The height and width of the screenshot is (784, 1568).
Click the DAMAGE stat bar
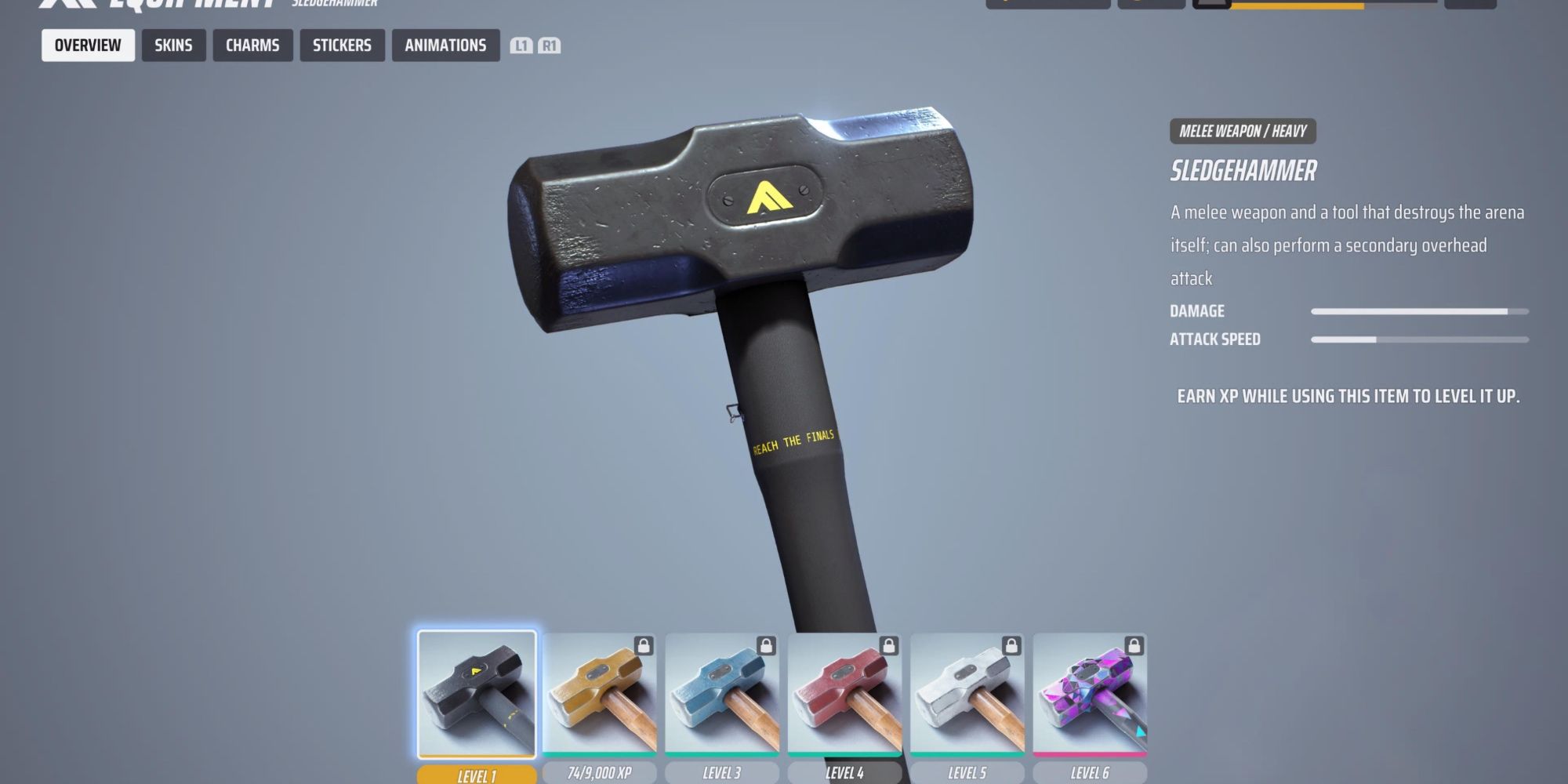click(x=1419, y=310)
